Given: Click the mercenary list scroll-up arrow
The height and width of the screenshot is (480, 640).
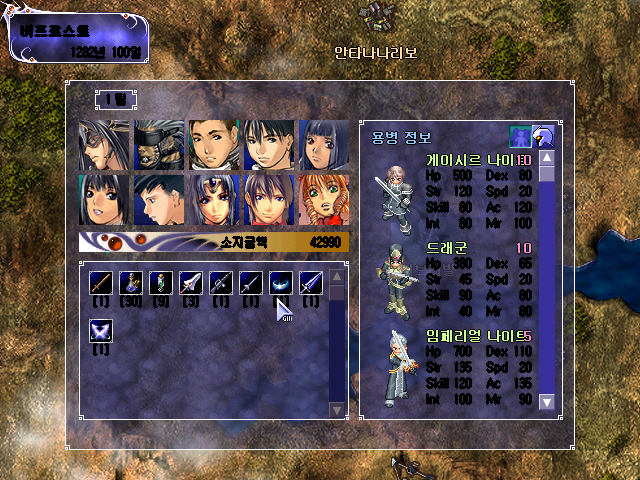Looking at the screenshot, I should (x=546, y=158).
